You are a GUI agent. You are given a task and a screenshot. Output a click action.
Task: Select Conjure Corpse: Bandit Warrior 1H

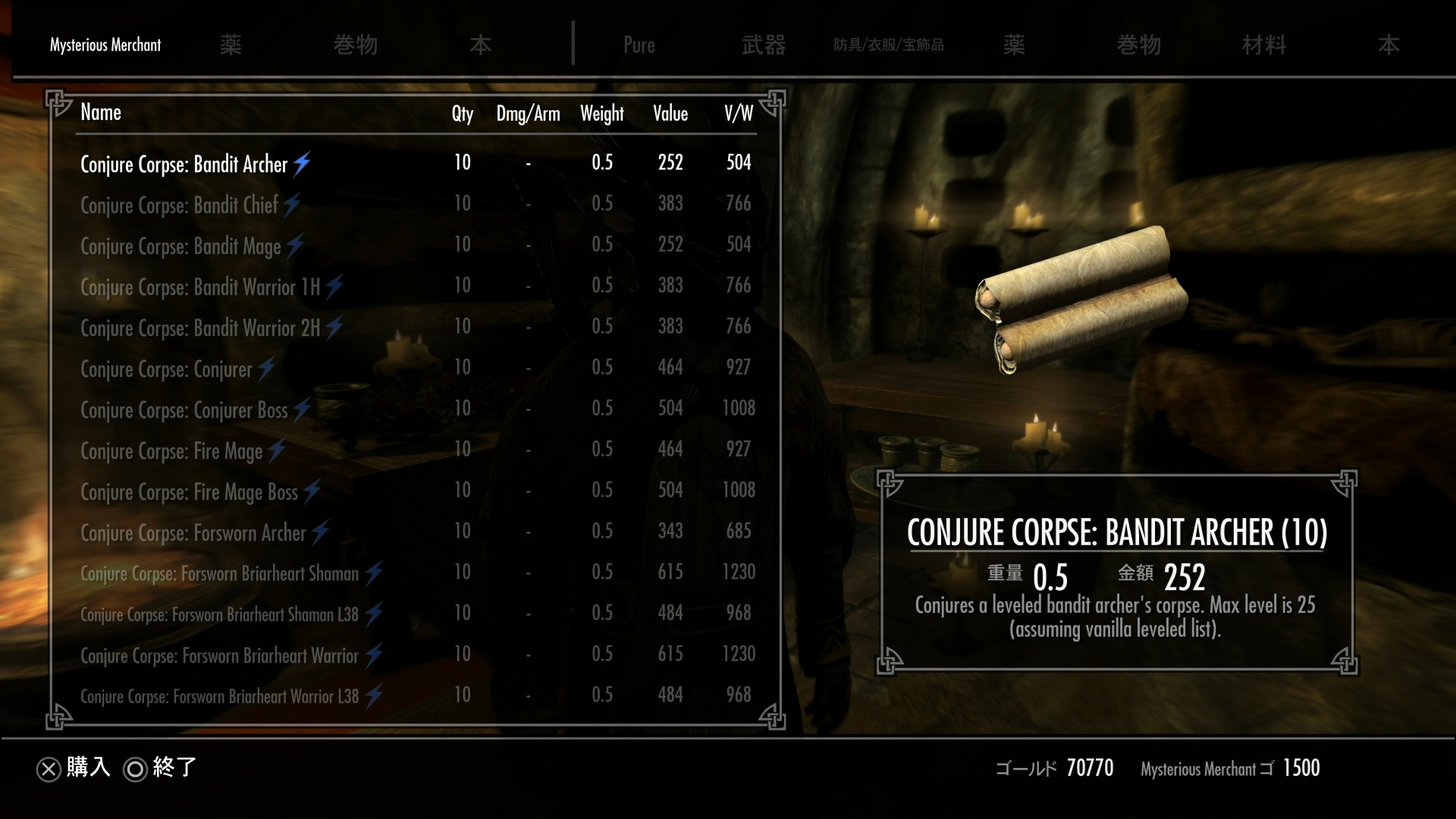[200, 287]
